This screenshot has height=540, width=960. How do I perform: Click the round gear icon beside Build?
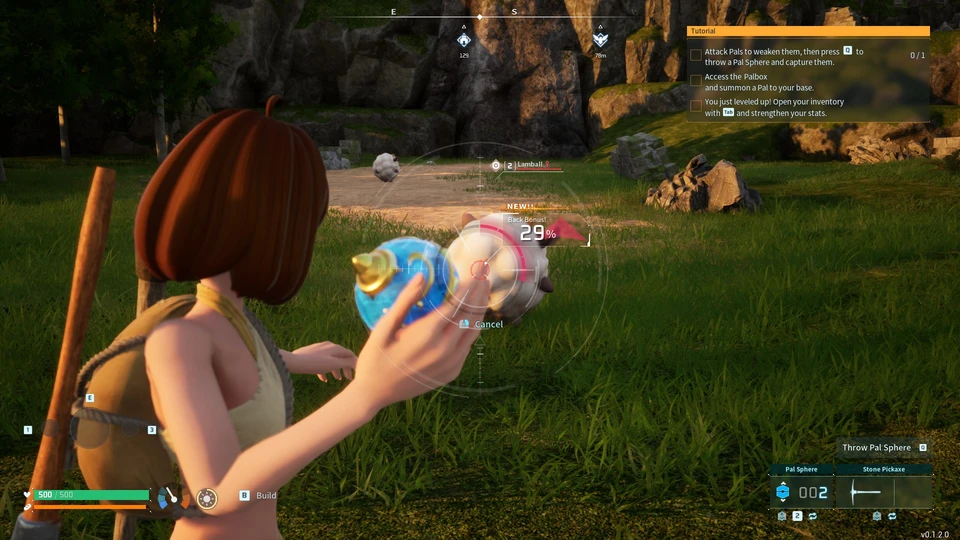click(x=207, y=498)
